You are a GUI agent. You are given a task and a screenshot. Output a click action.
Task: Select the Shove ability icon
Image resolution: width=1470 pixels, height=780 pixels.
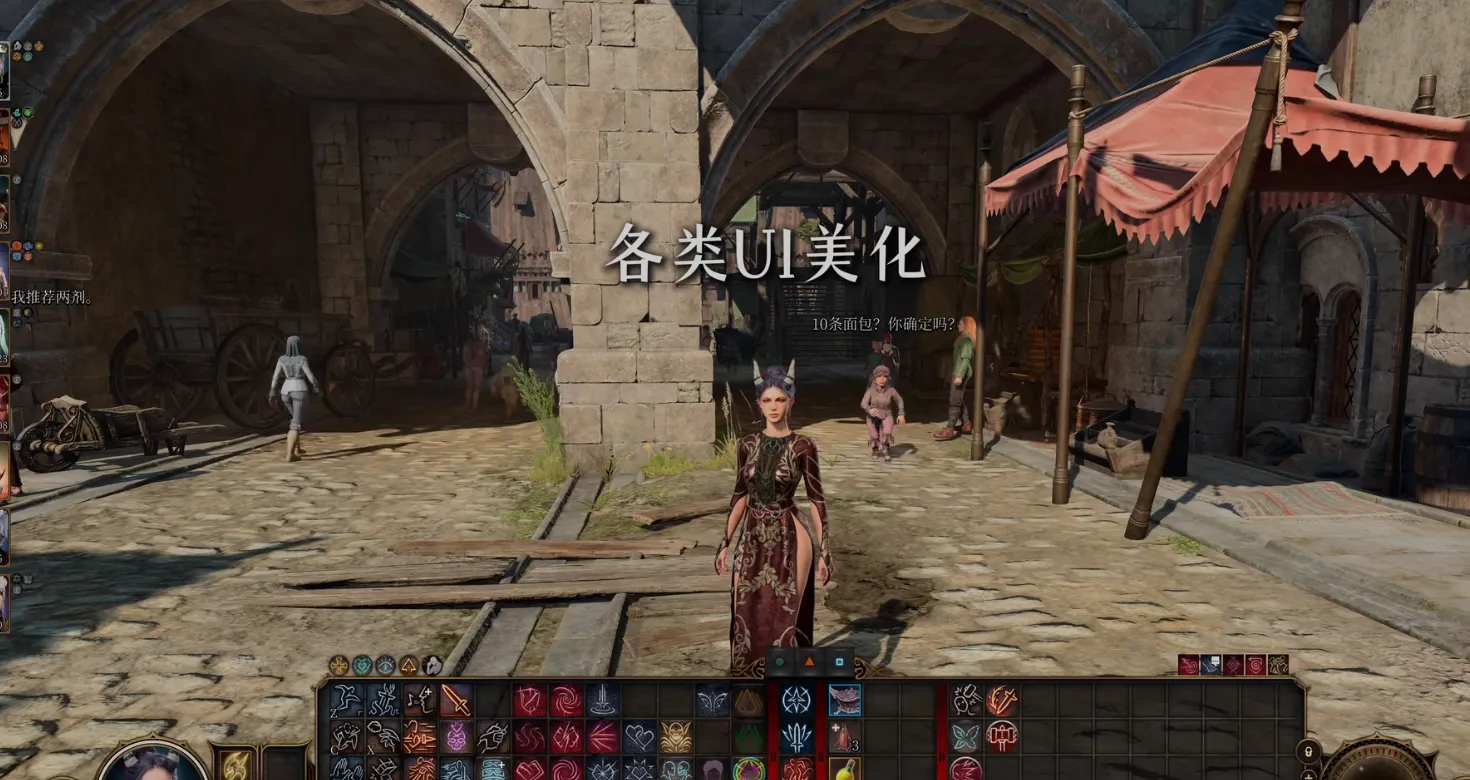click(493, 735)
